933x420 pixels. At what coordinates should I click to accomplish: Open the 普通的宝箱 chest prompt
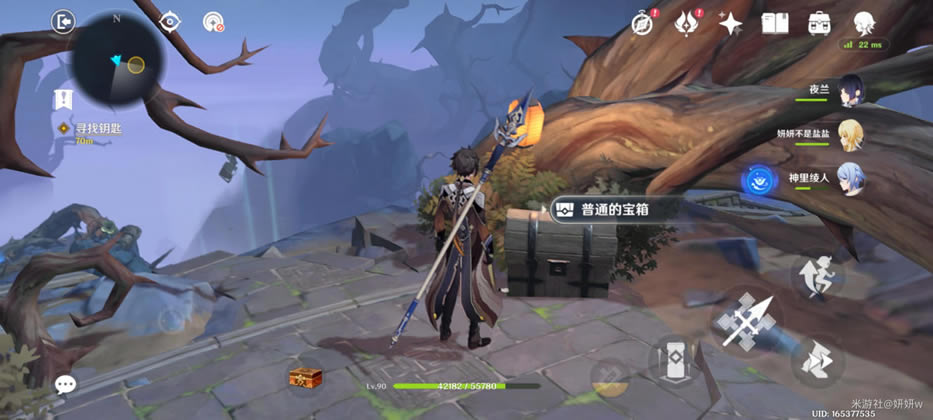pos(615,209)
